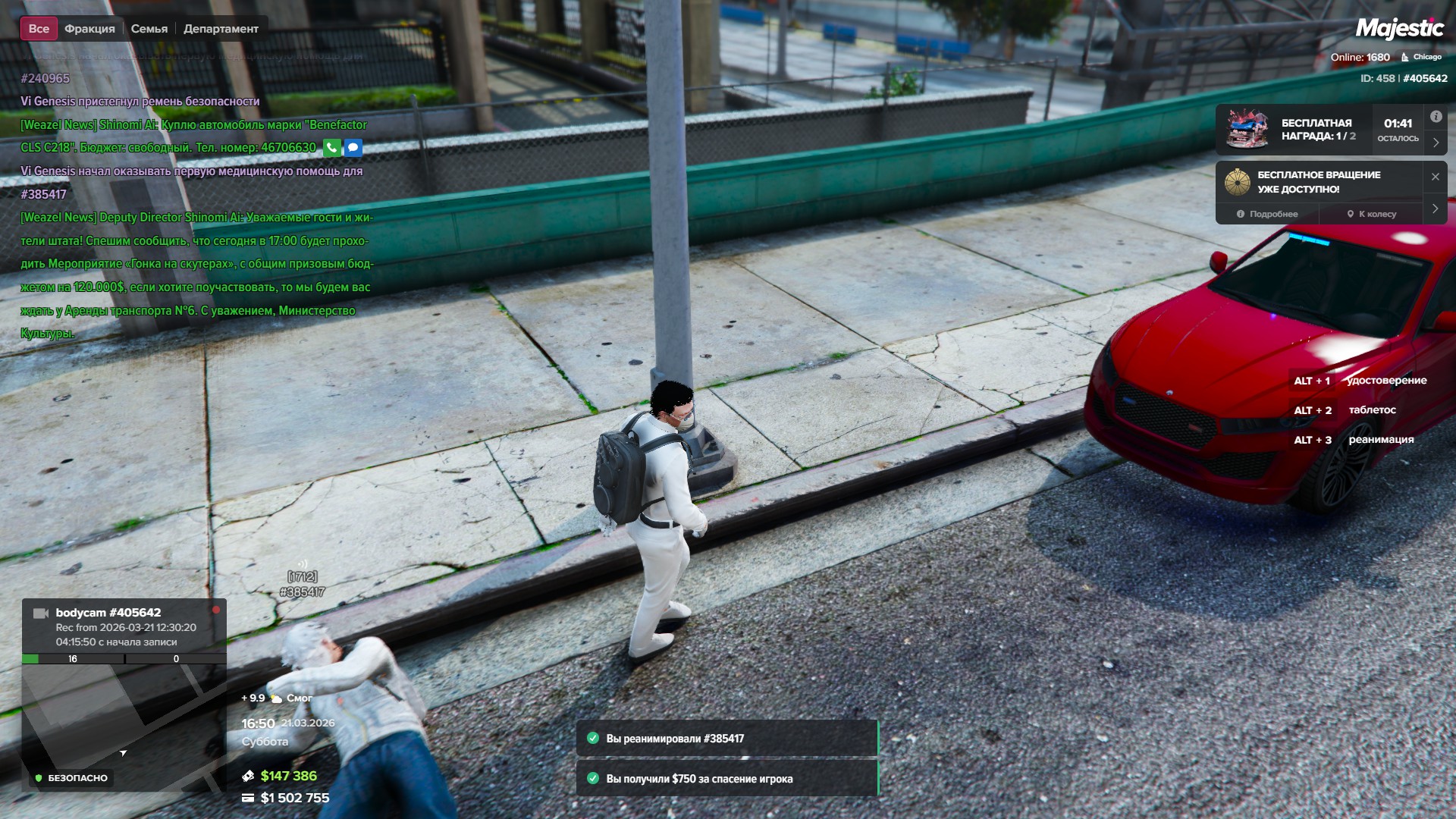Screen dimensions: 1456x819
Task: Expand the free spin panel arrow
Action: [x=1435, y=209]
